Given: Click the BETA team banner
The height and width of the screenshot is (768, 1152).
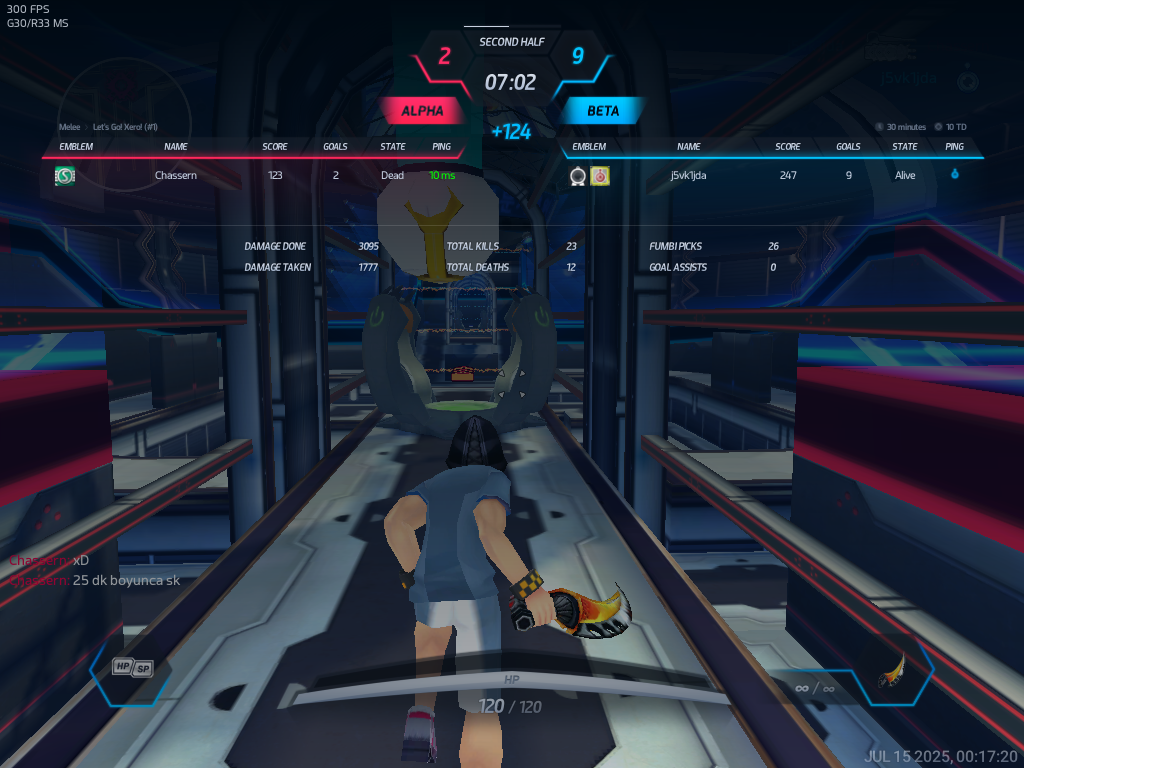Looking at the screenshot, I should [603, 111].
